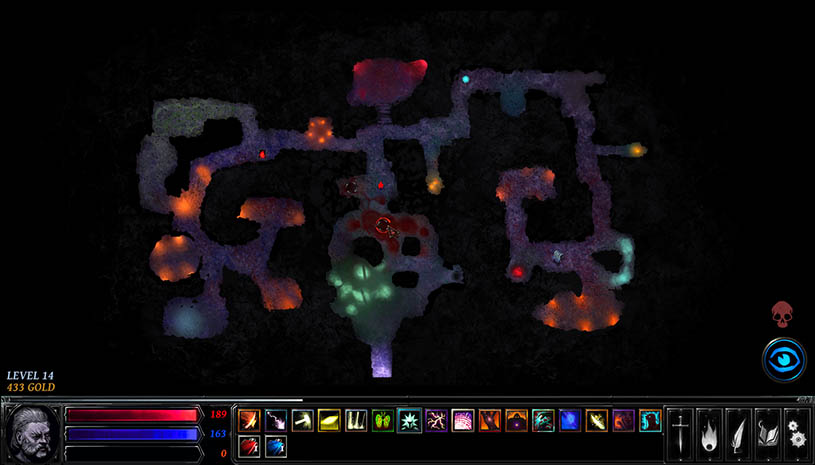Open the flame skills panel
815x465 pixels.
pos(709,434)
